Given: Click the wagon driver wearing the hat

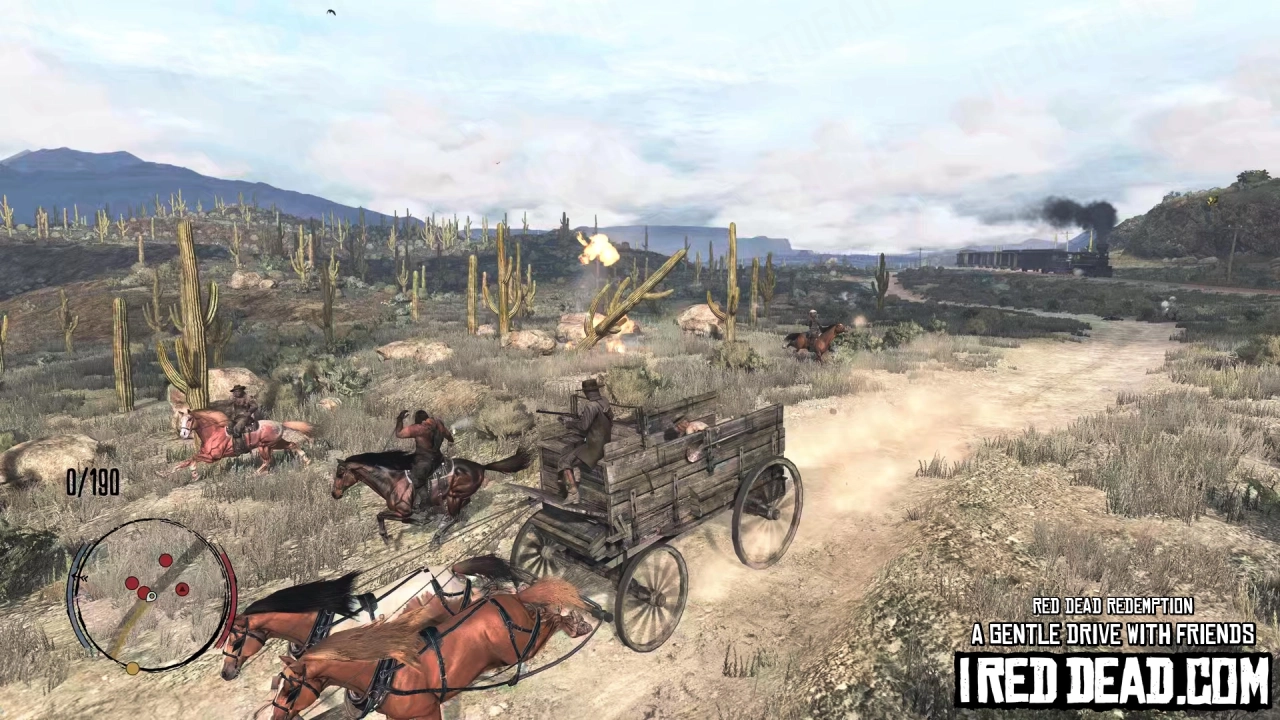Looking at the screenshot, I should coord(590,420).
